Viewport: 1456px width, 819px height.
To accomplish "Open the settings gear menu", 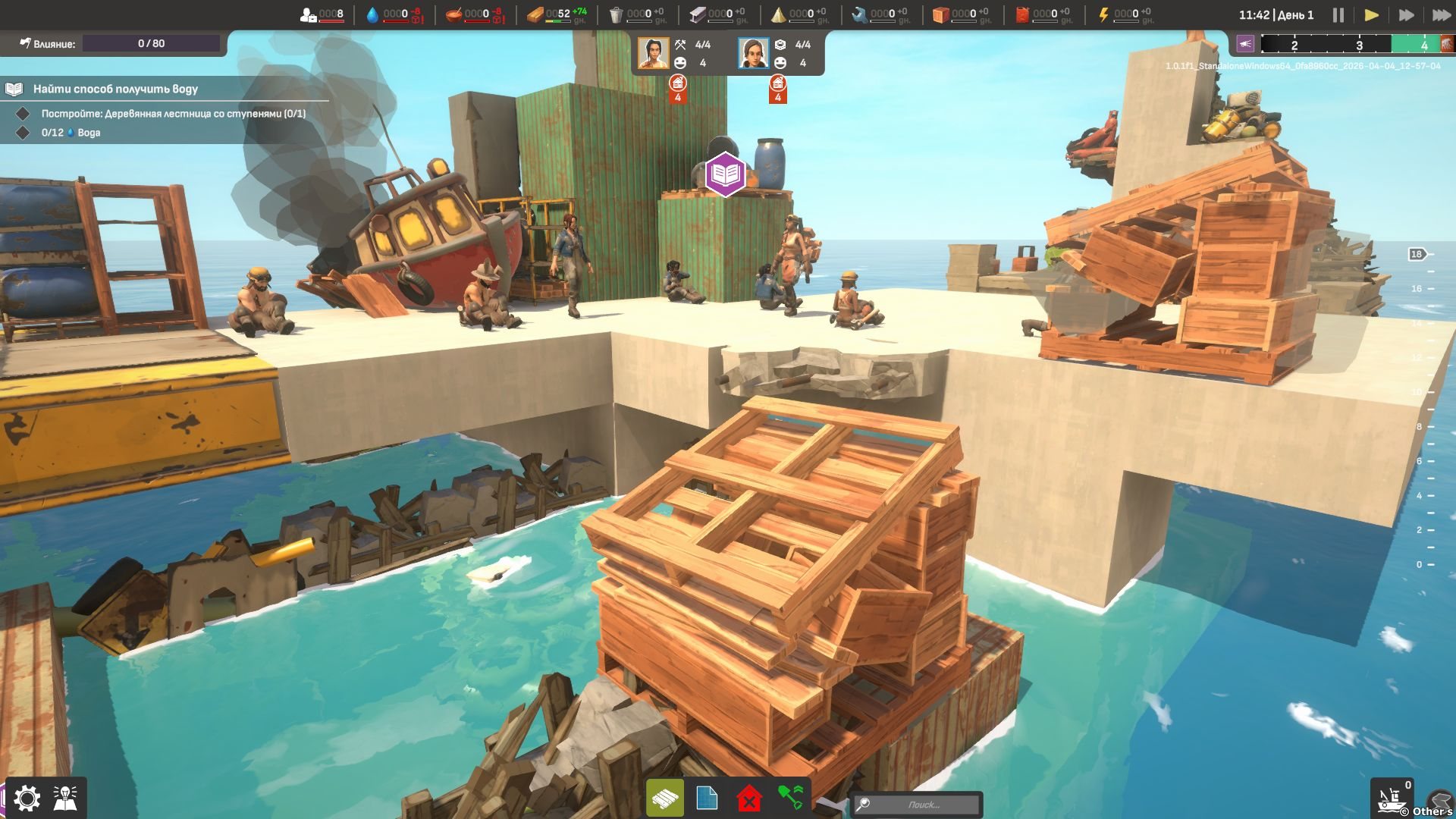I will pos(27,798).
